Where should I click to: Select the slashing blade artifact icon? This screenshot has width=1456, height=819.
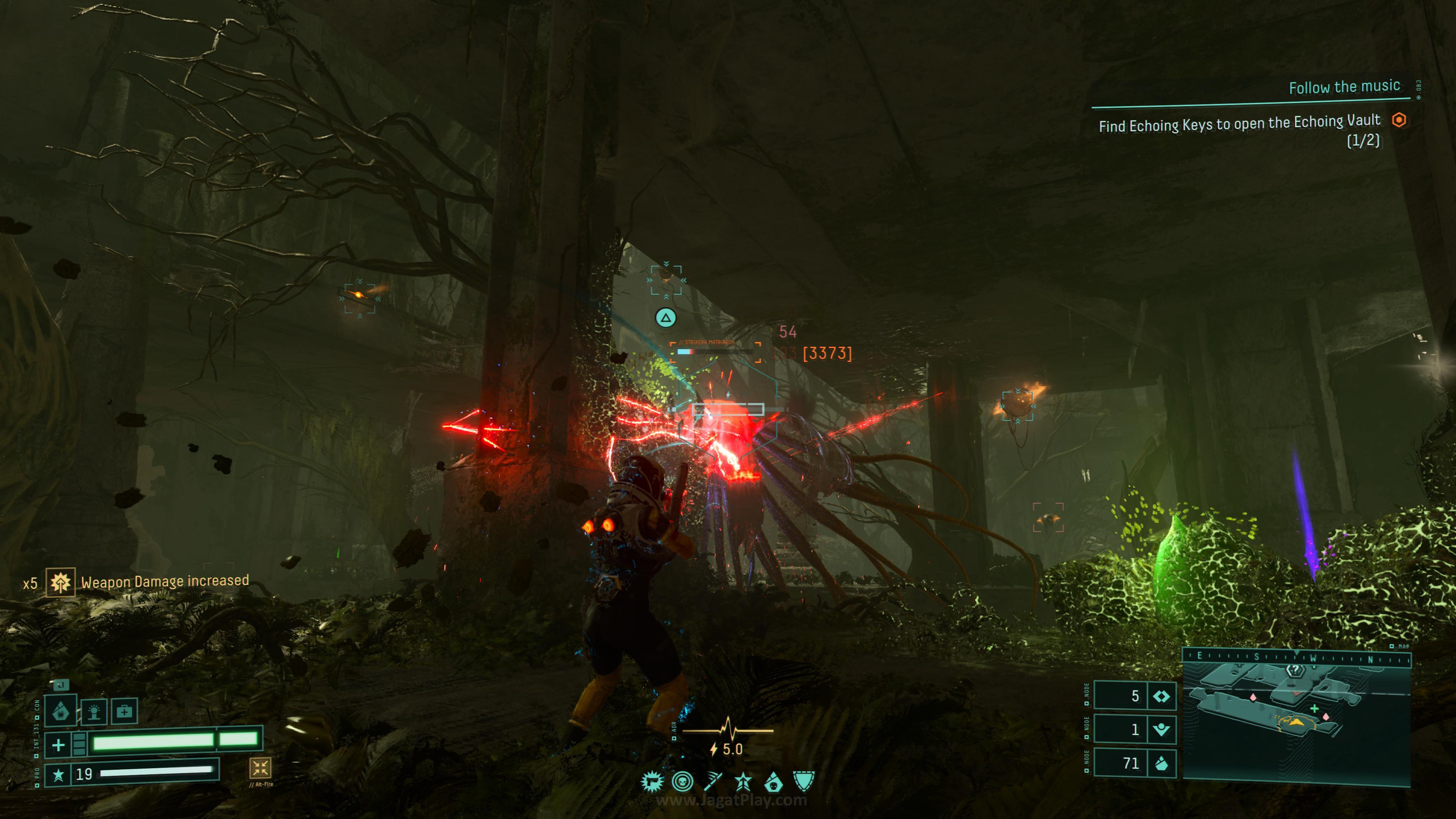(x=713, y=782)
